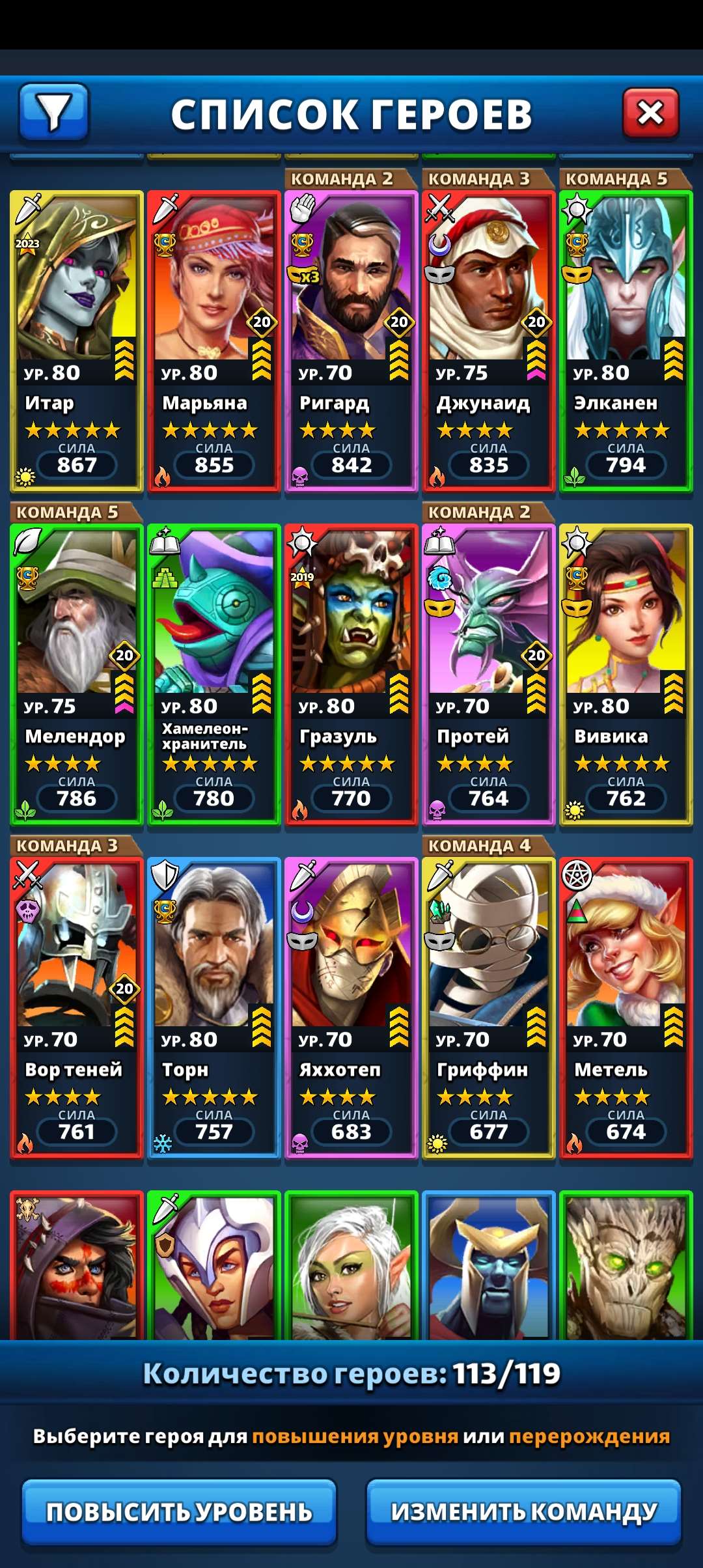Open the Вивика hero card
Viewport: 703px width, 1568px height.
(x=626, y=674)
